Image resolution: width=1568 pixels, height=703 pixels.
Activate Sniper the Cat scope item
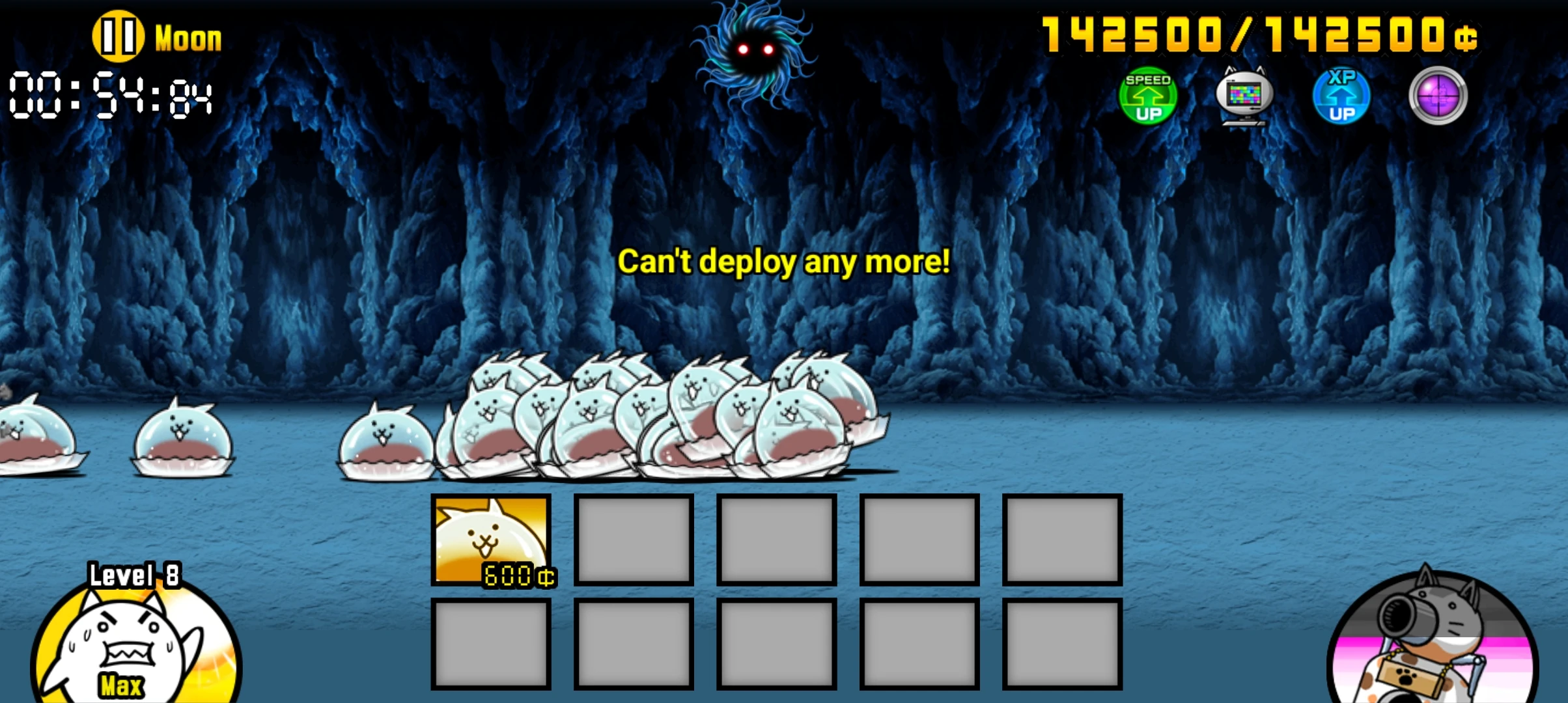click(1438, 96)
